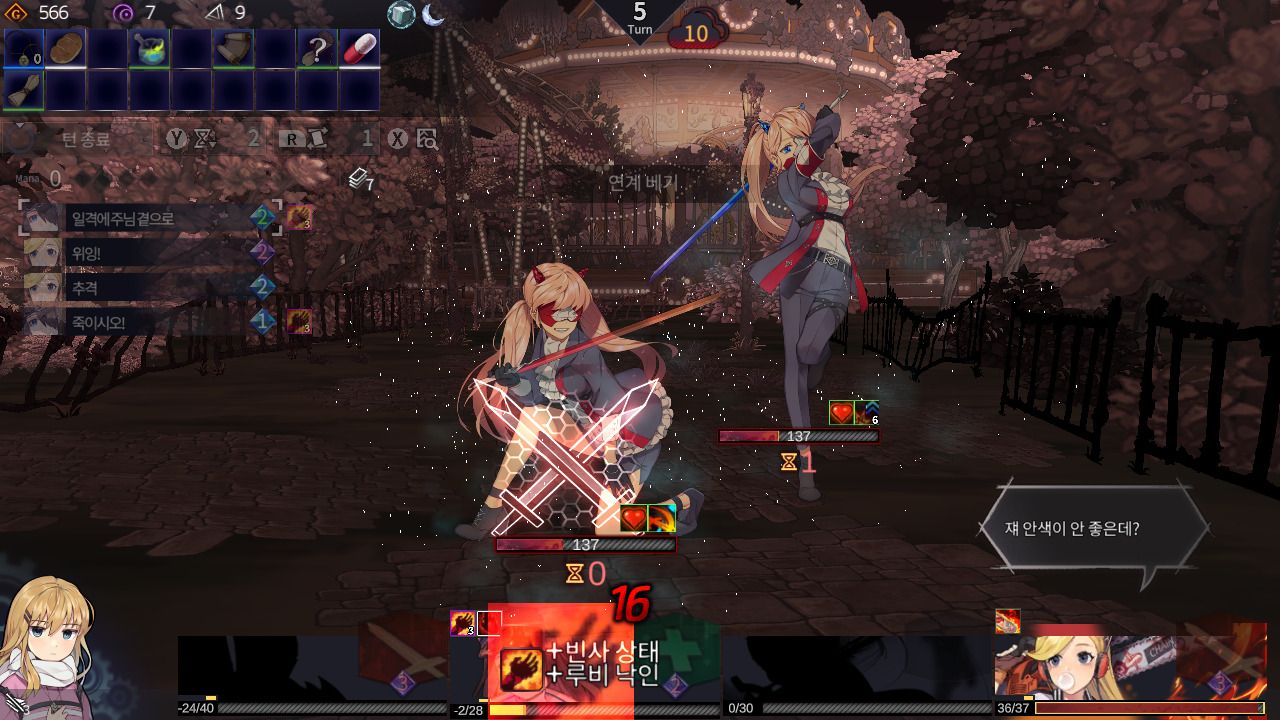Screen dimensions: 1280x720
Task: Open the hourglass standby action button
Action: (x=206, y=139)
